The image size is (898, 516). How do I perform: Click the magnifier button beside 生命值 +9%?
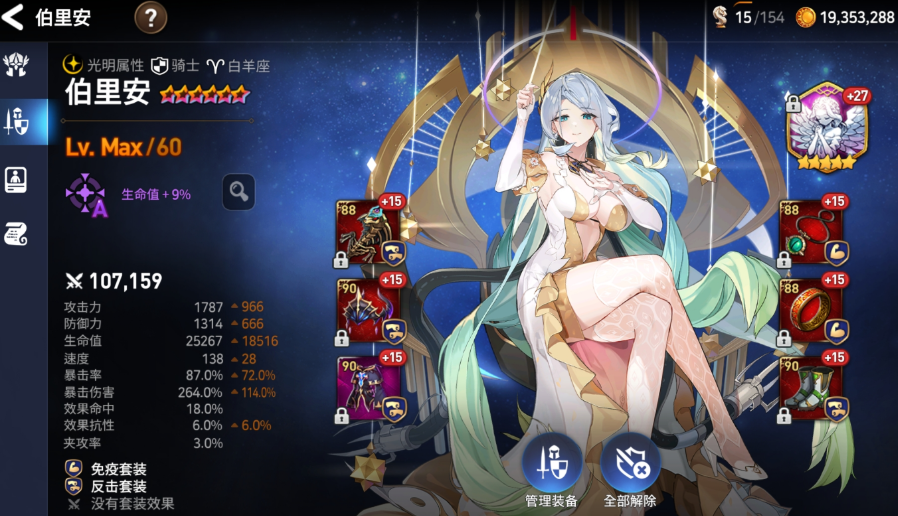[238, 192]
